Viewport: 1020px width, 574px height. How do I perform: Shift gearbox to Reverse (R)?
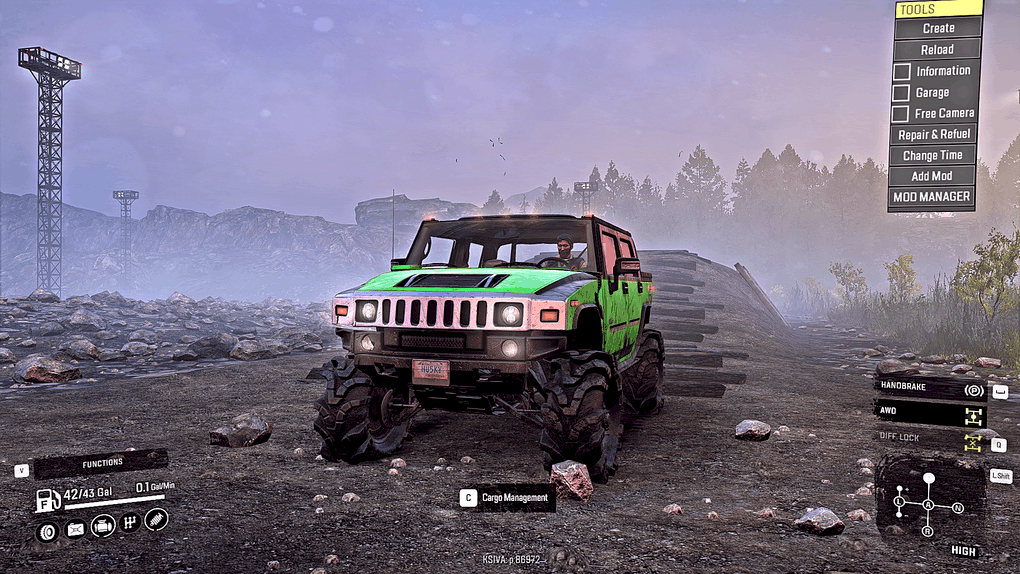pyautogui.click(x=928, y=531)
